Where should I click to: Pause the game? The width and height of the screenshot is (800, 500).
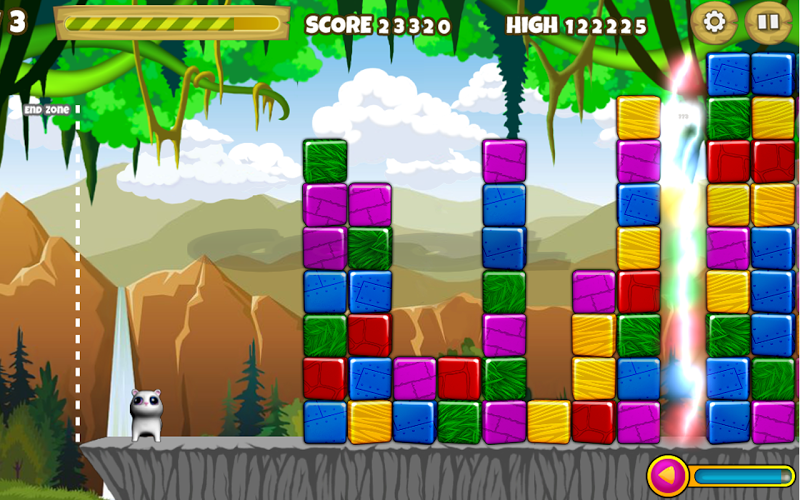[x=768, y=22]
